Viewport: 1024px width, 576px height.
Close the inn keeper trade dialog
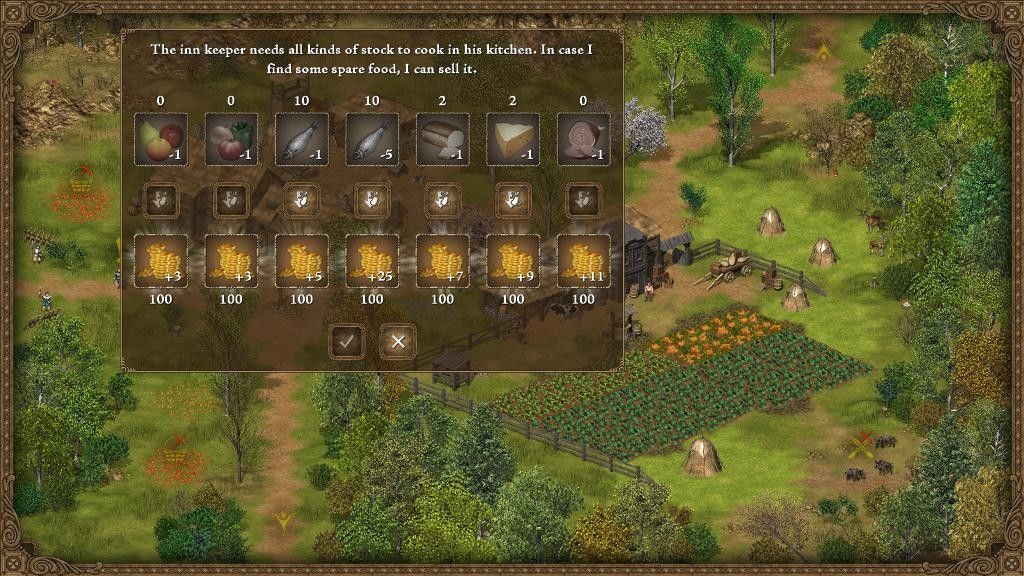click(398, 342)
